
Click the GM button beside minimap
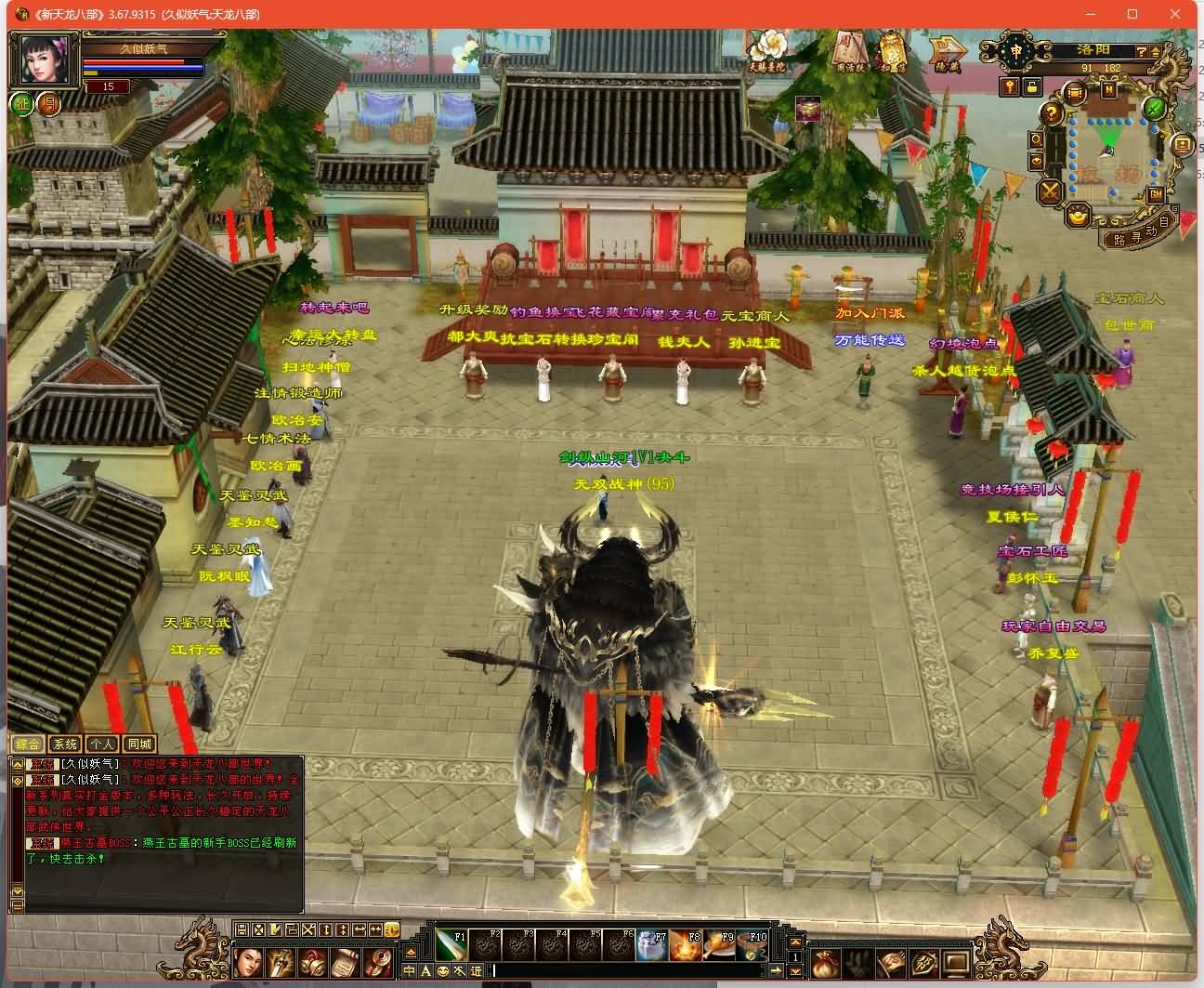pos(1156,194)
